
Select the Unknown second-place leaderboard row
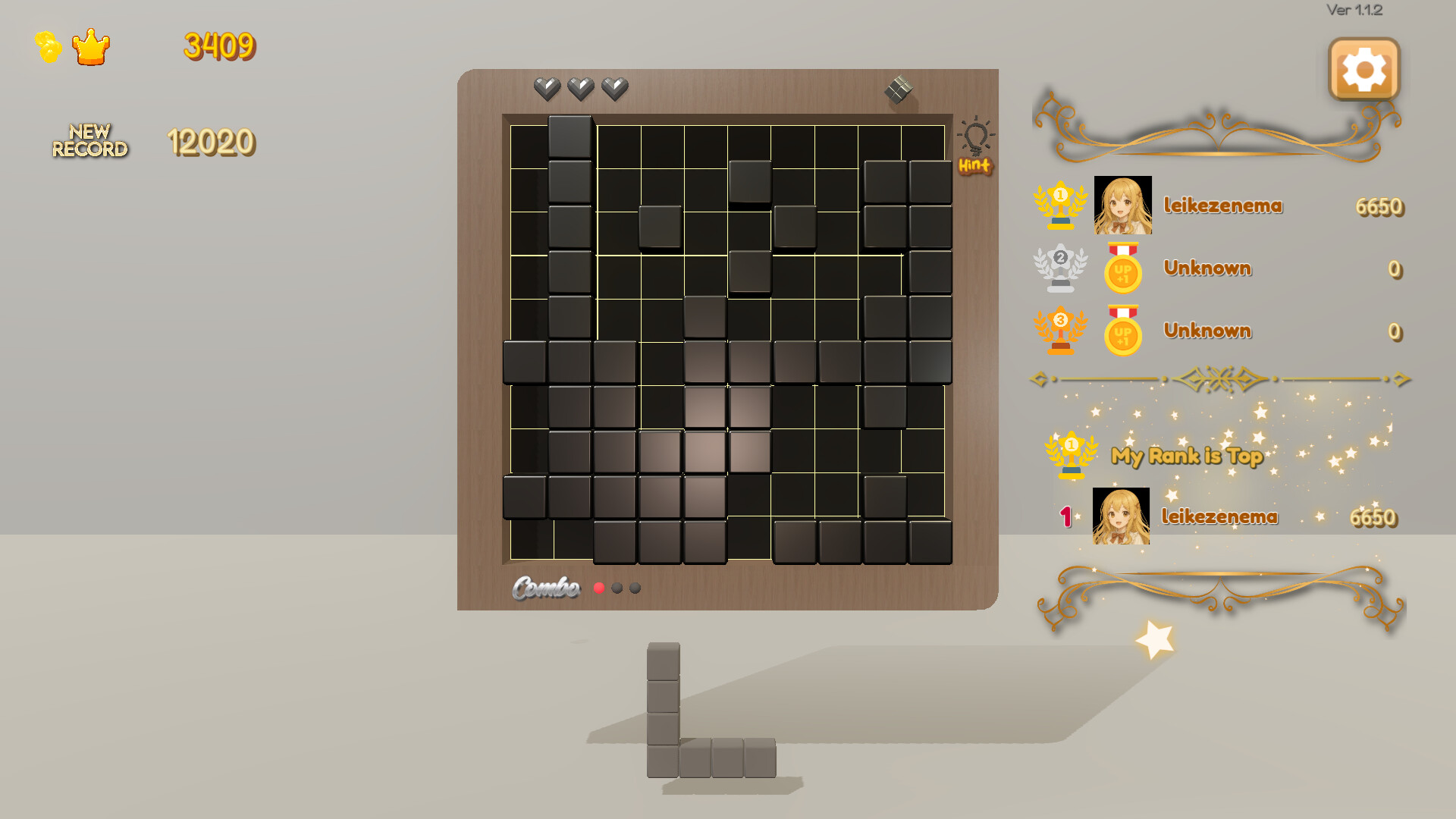tap(1207, 268)
